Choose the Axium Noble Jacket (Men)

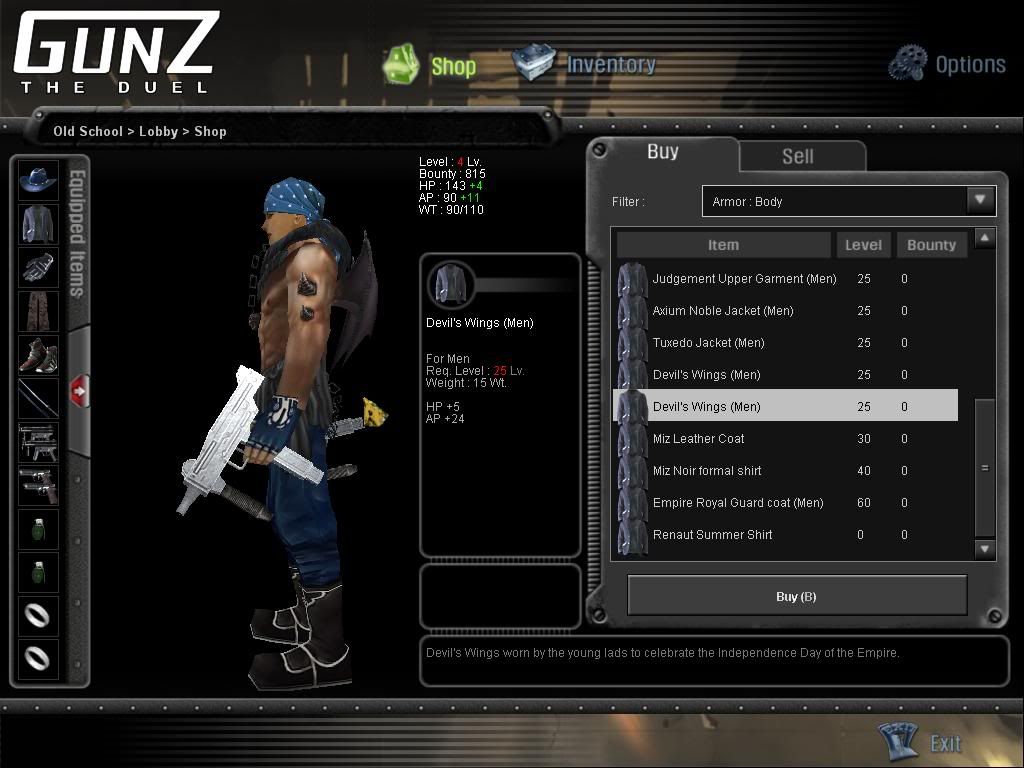[x=722, y=311]
